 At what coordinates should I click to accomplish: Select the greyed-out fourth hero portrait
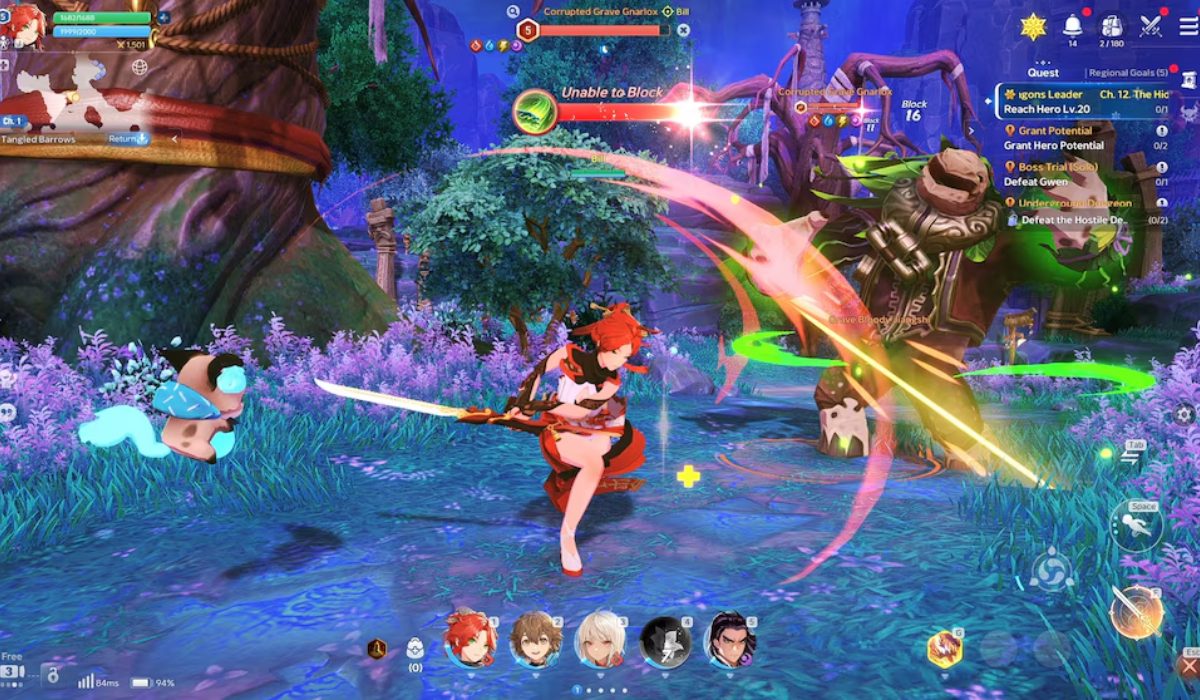point(665,640)
